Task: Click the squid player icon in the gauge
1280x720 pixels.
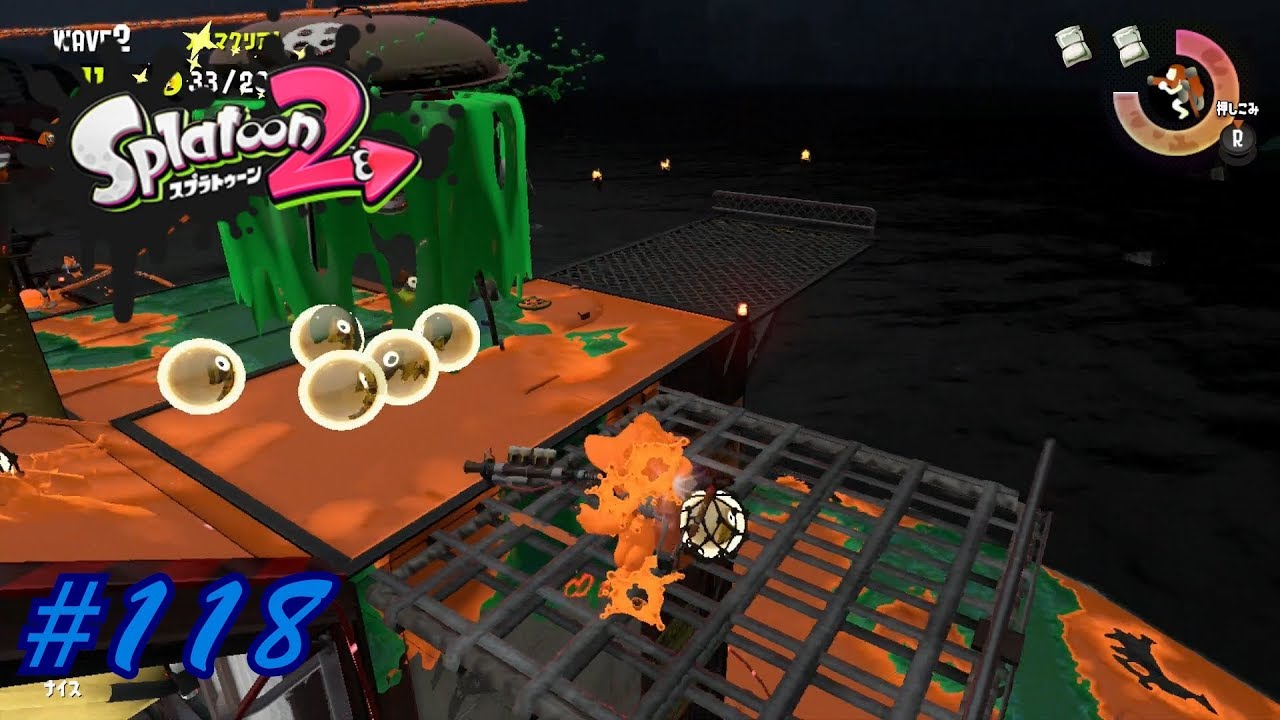Action: pos(1177,91)
